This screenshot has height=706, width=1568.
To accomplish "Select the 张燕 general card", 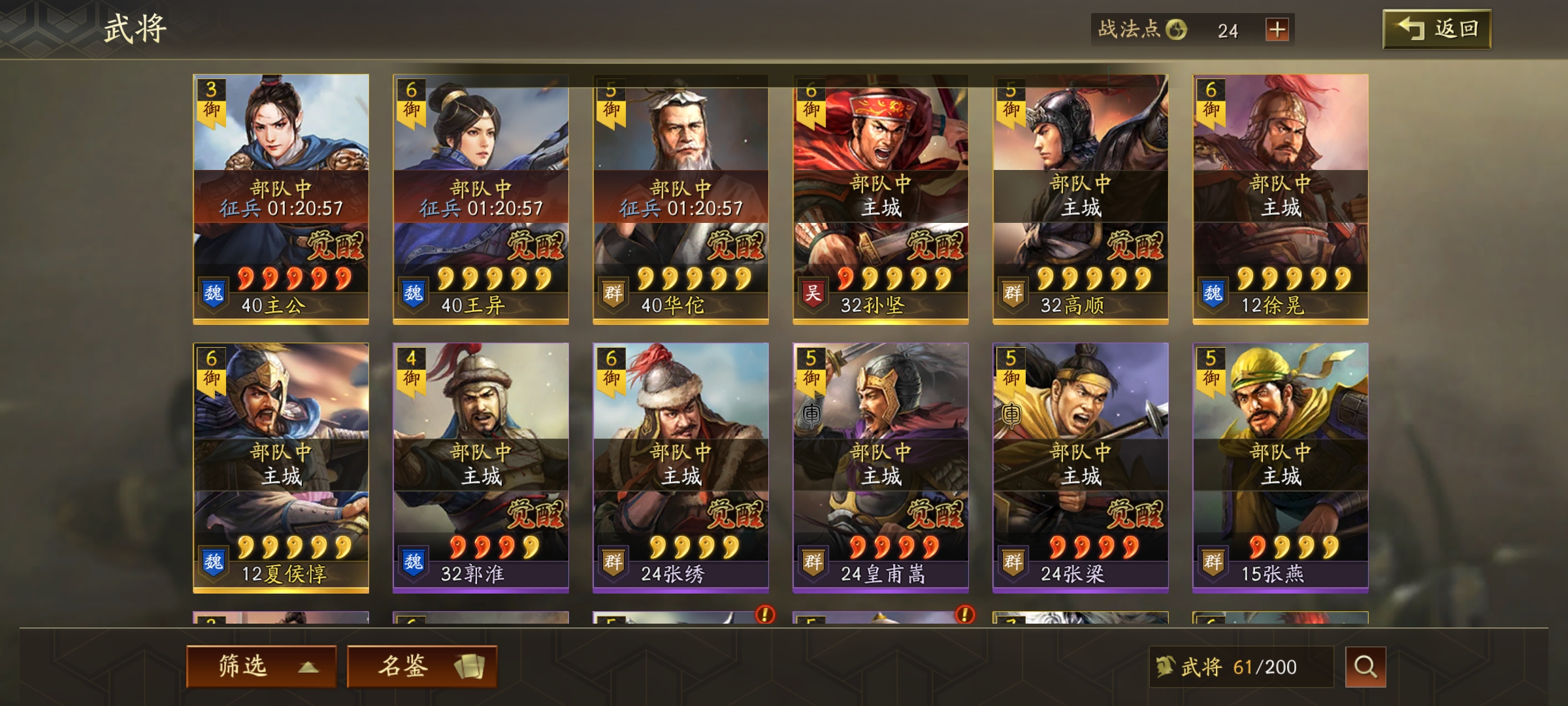I will pyautogui.click(x=1281, y=467).
